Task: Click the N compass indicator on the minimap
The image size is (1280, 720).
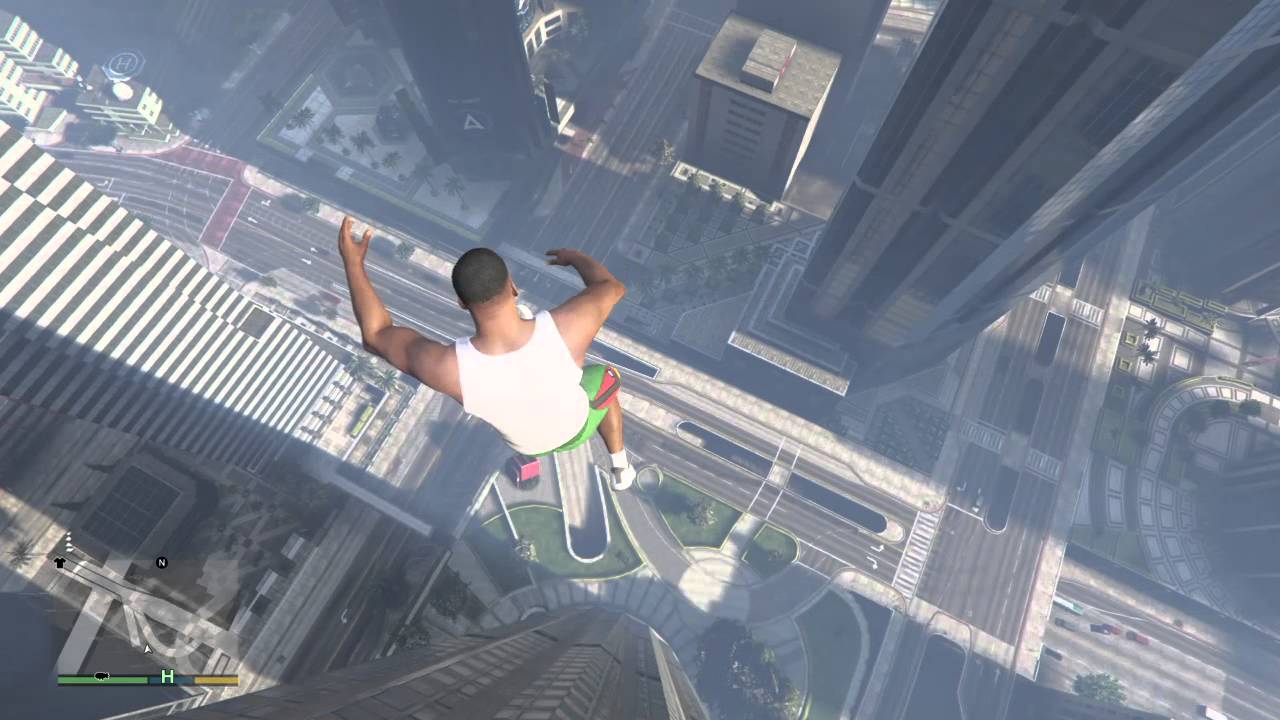Action: (x=161, y=562)
